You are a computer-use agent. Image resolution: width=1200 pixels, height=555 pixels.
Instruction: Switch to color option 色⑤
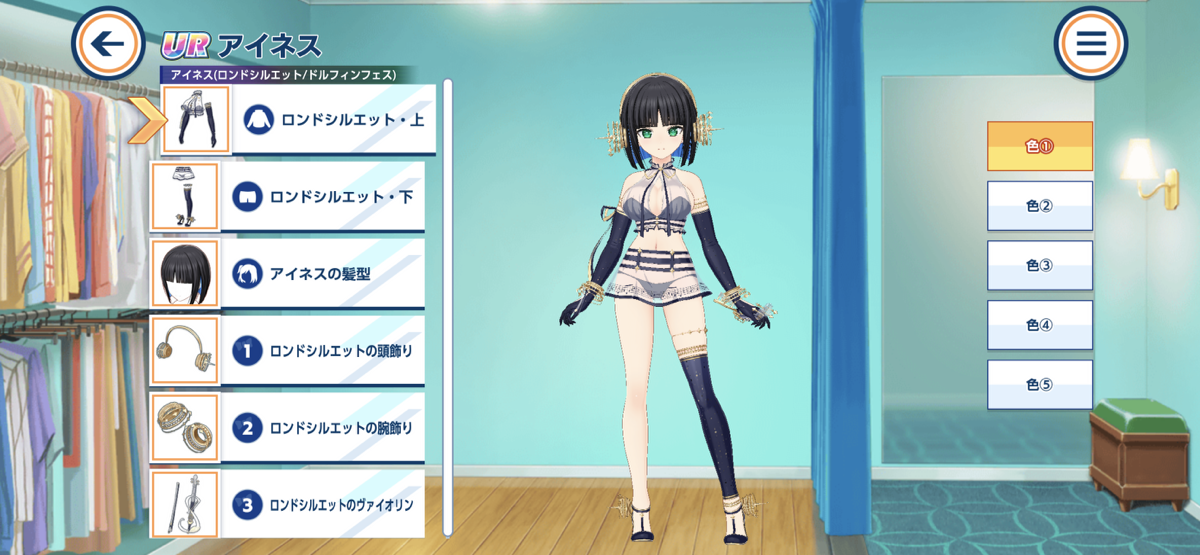click(1040, 385)
